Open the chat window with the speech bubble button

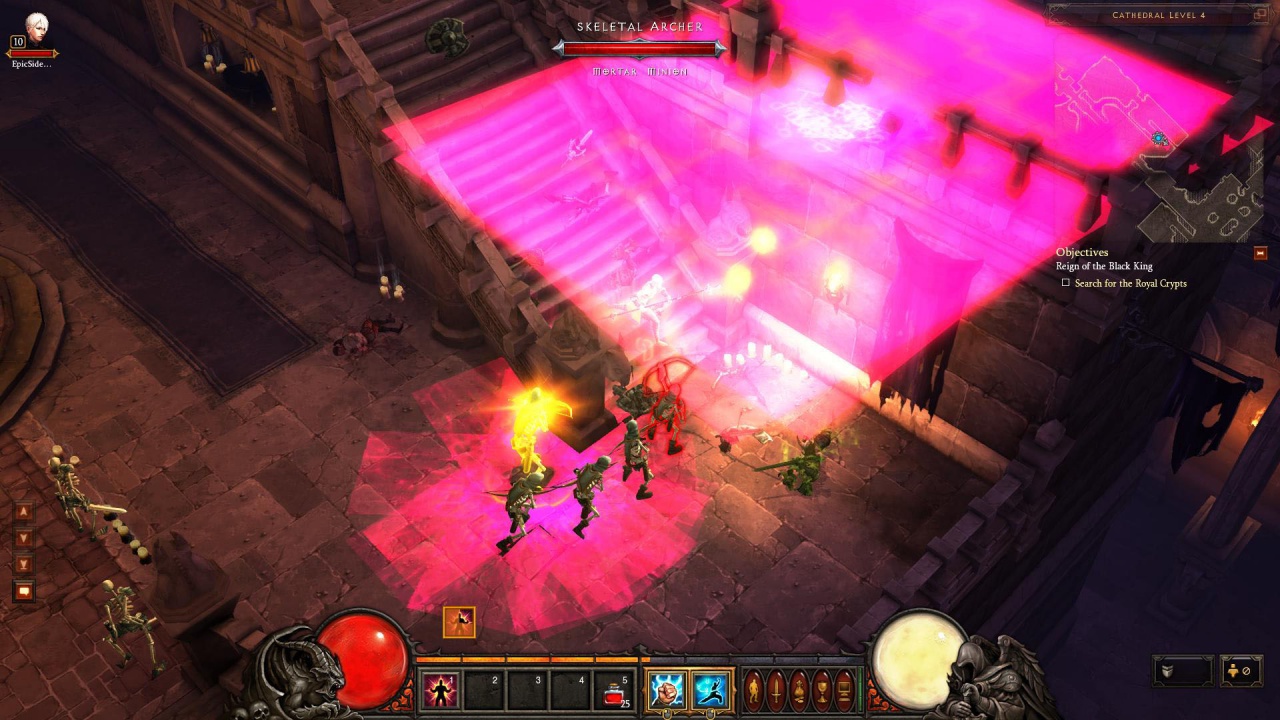click(x=24, y=591)
